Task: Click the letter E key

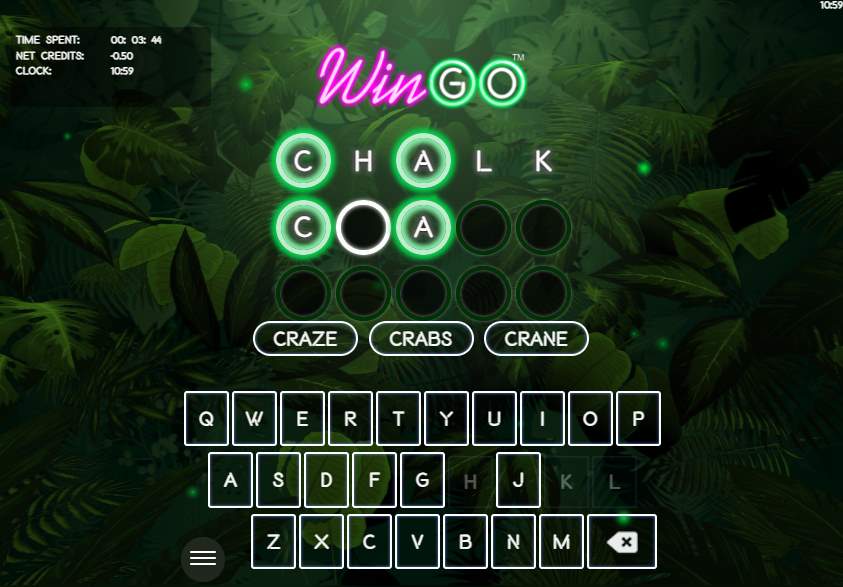Action: (303, 418)
